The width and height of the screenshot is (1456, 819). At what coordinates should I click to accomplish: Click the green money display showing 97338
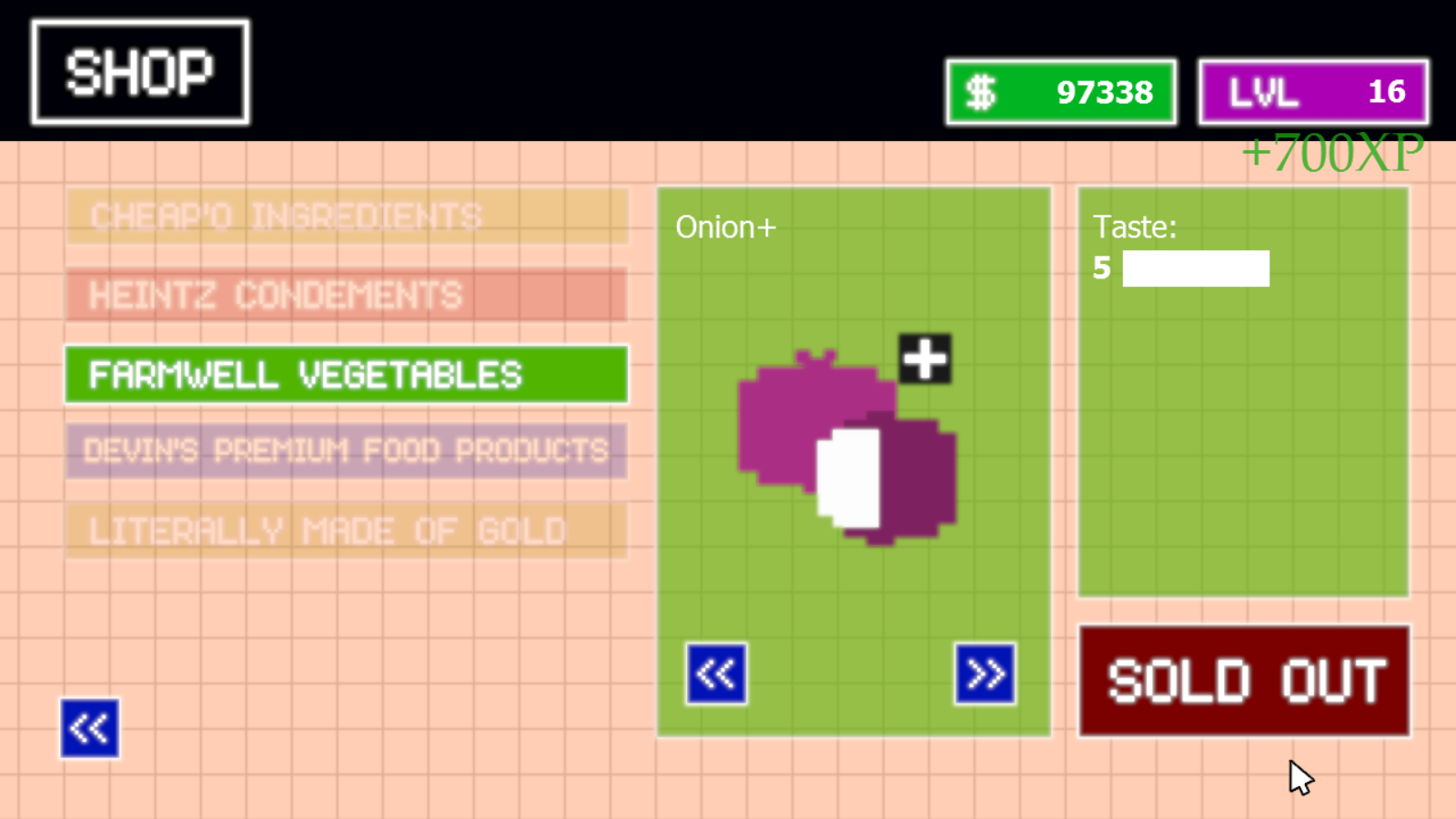click(1060, 91)
